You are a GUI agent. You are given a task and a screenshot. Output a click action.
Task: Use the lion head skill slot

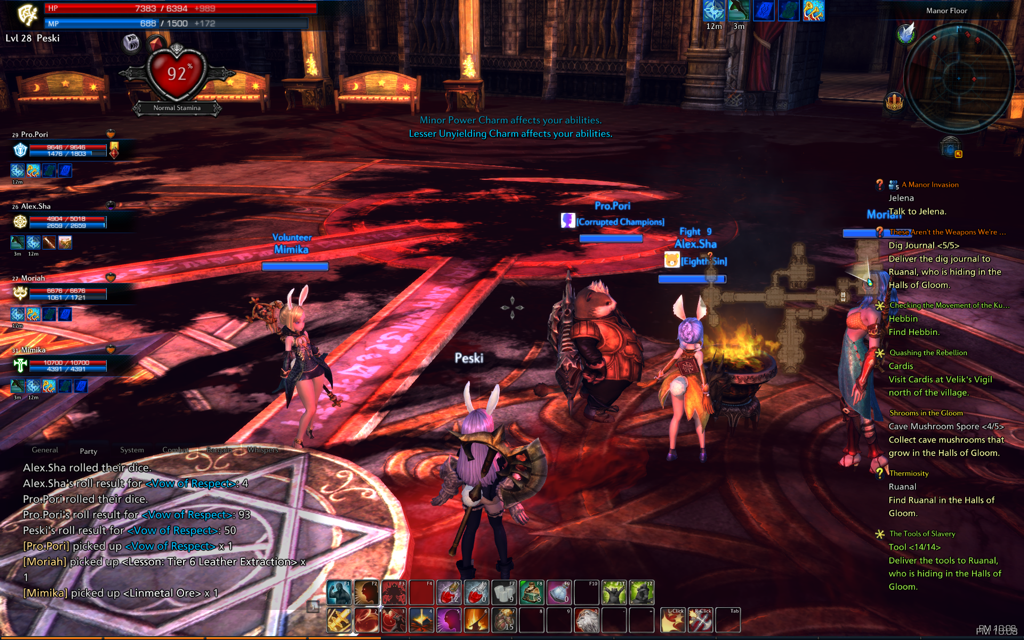point(586,620)
